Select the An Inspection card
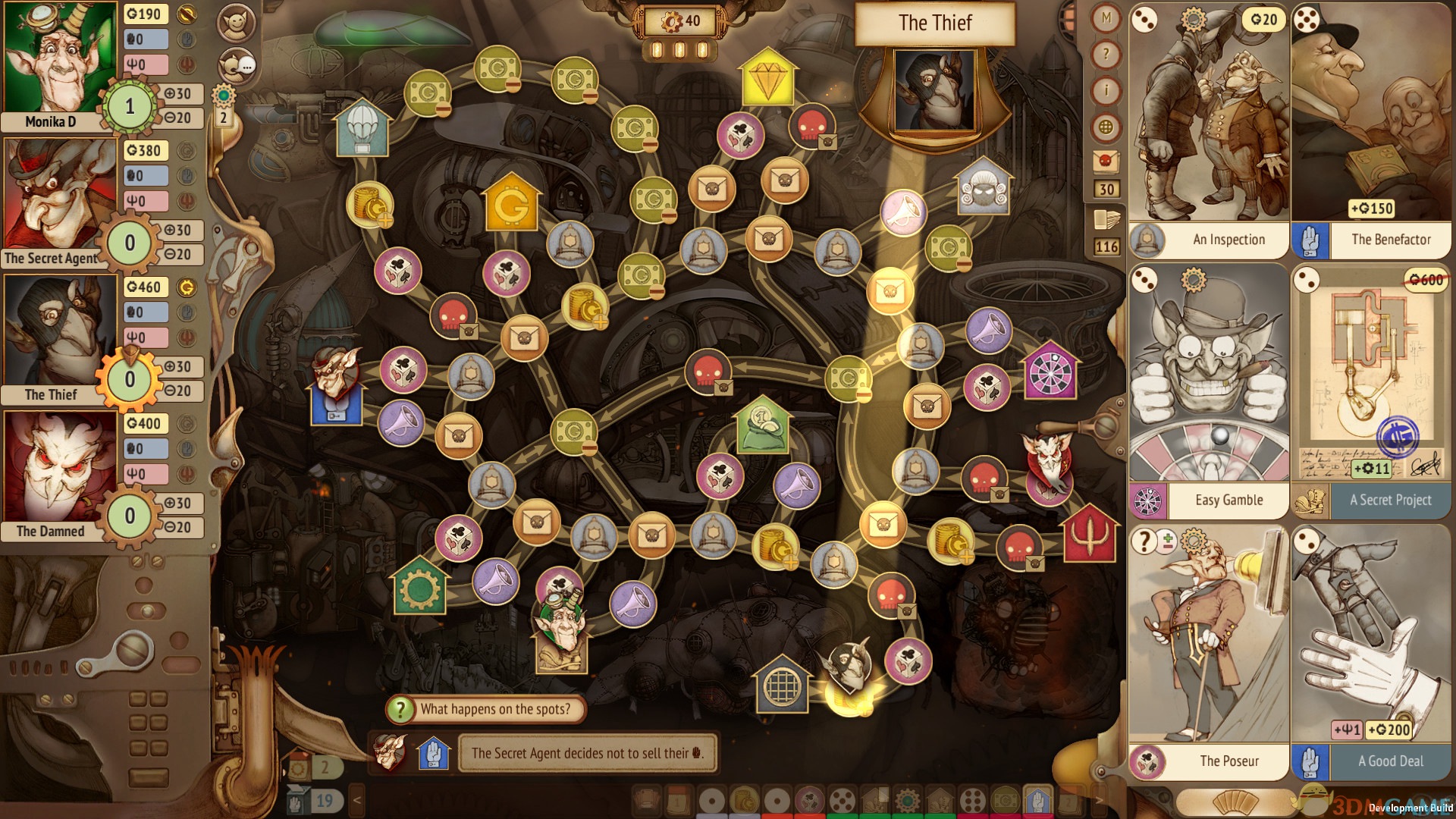The width and height of the screenshot is (1456, 819). 1209,129
